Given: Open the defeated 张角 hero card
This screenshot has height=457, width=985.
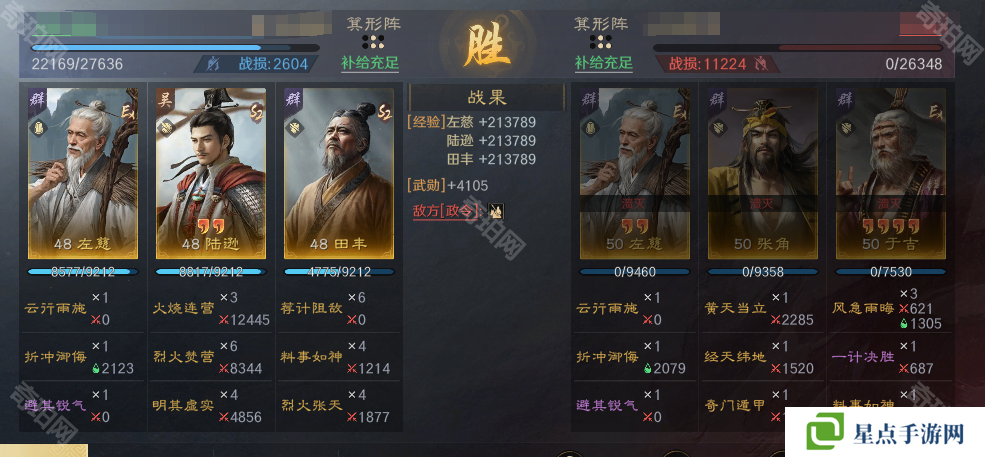Looking at the screenshot, I should (763, 173).
